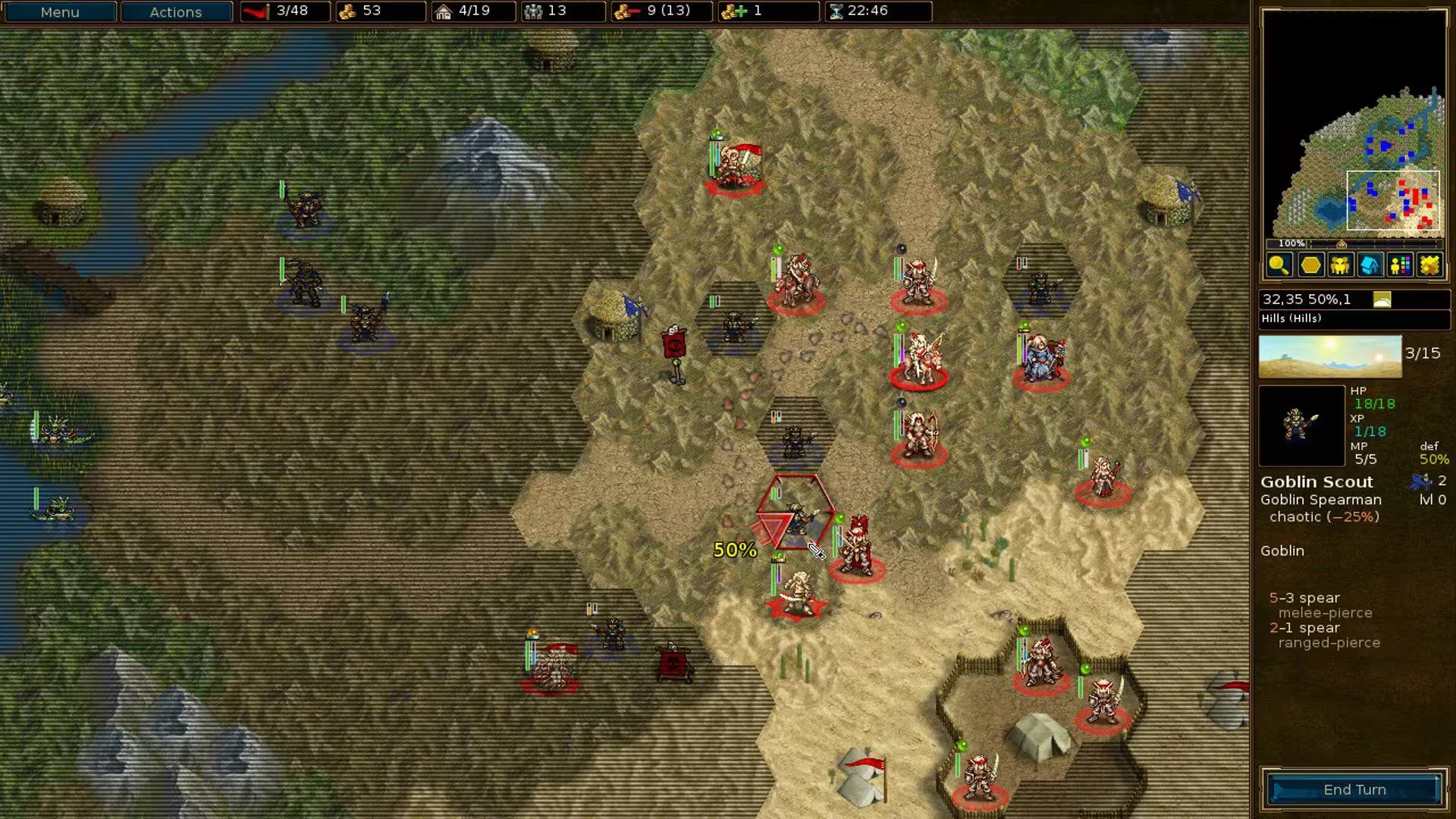Select the Goblin Scout unit portrait
Image resolution: width=1456 pixels, height=819 pixels.
1301,425
